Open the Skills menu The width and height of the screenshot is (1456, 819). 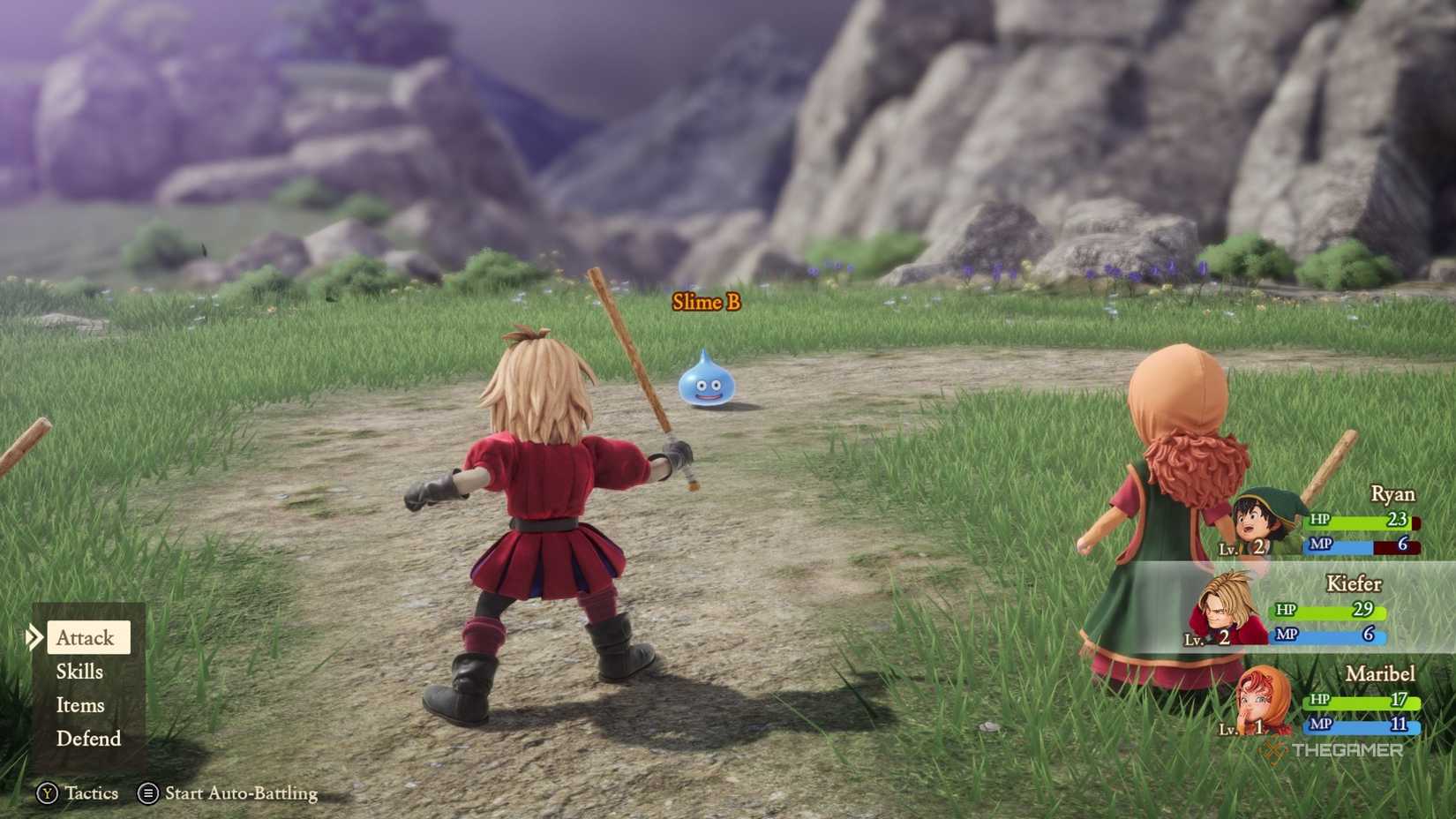click(x=79, y=671)
